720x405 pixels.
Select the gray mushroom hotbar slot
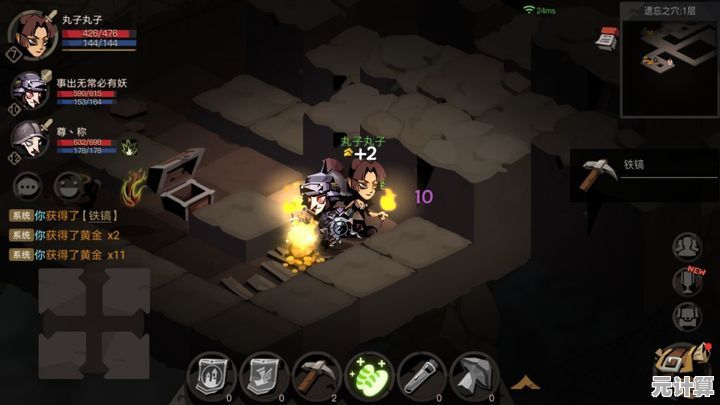472,375
